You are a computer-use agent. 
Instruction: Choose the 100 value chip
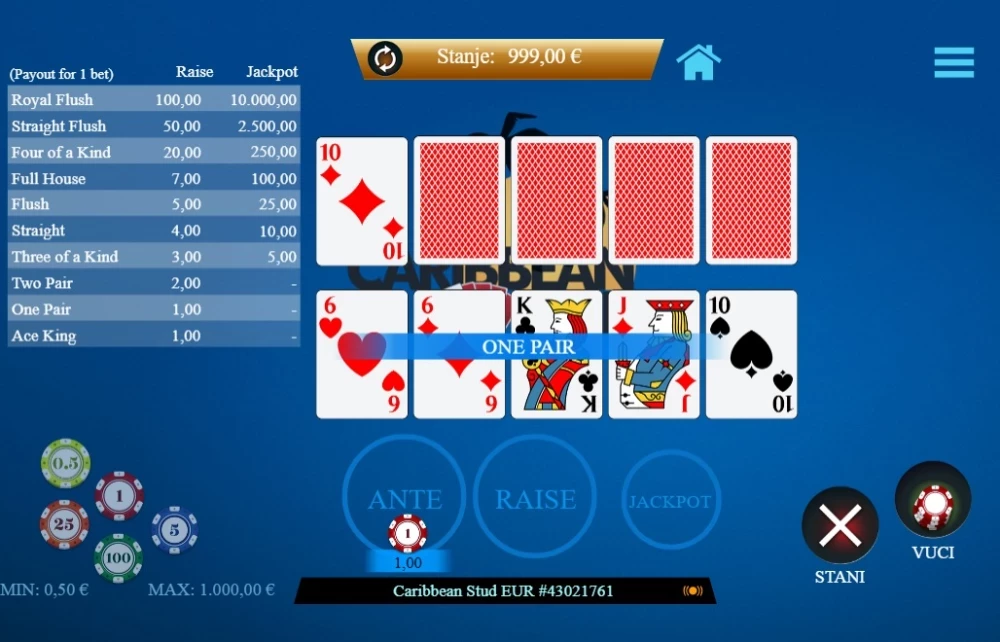click(118, 557)
